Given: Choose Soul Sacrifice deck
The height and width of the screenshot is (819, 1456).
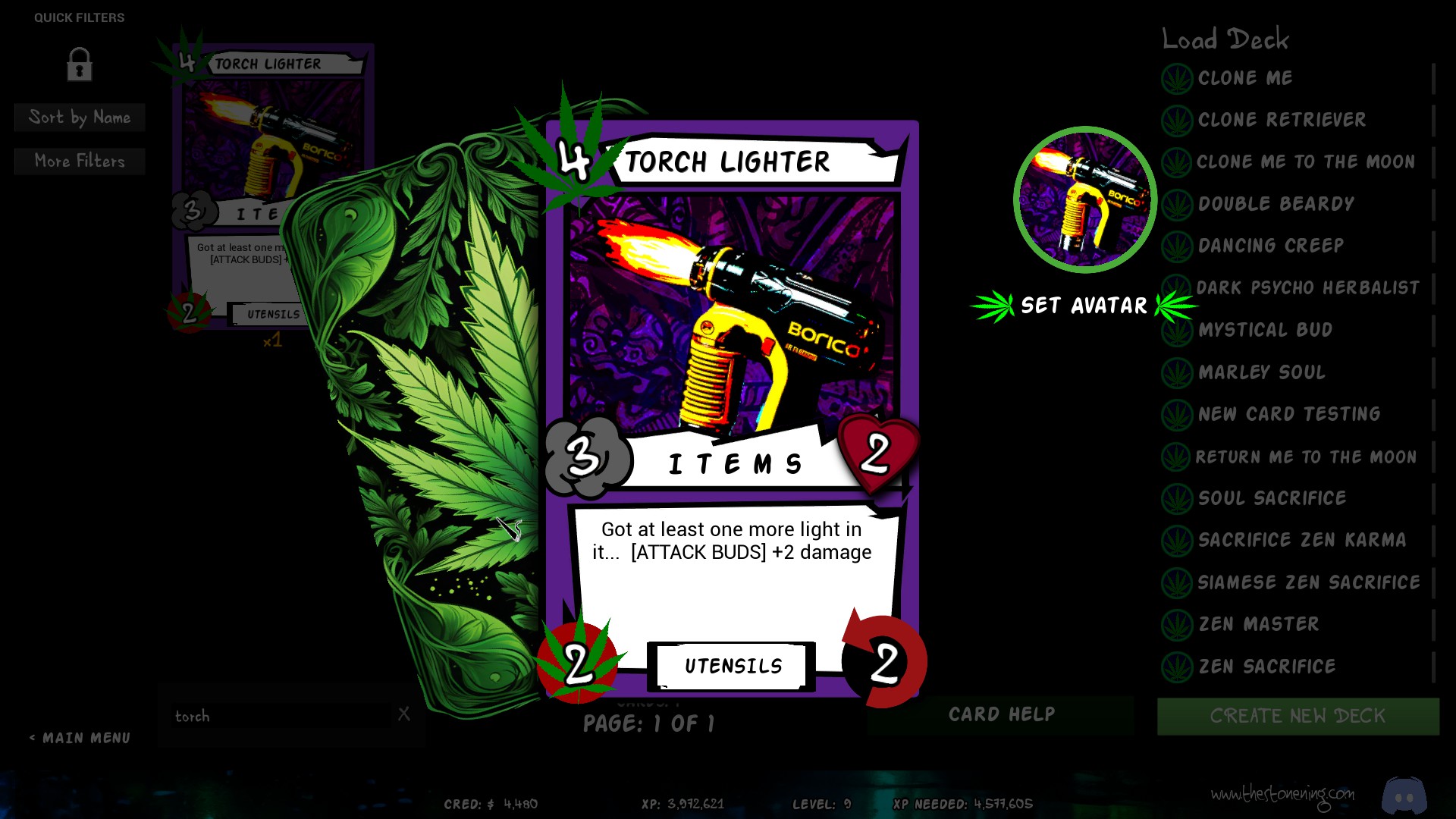Looking at the screenshot, I should (1272, 498).
